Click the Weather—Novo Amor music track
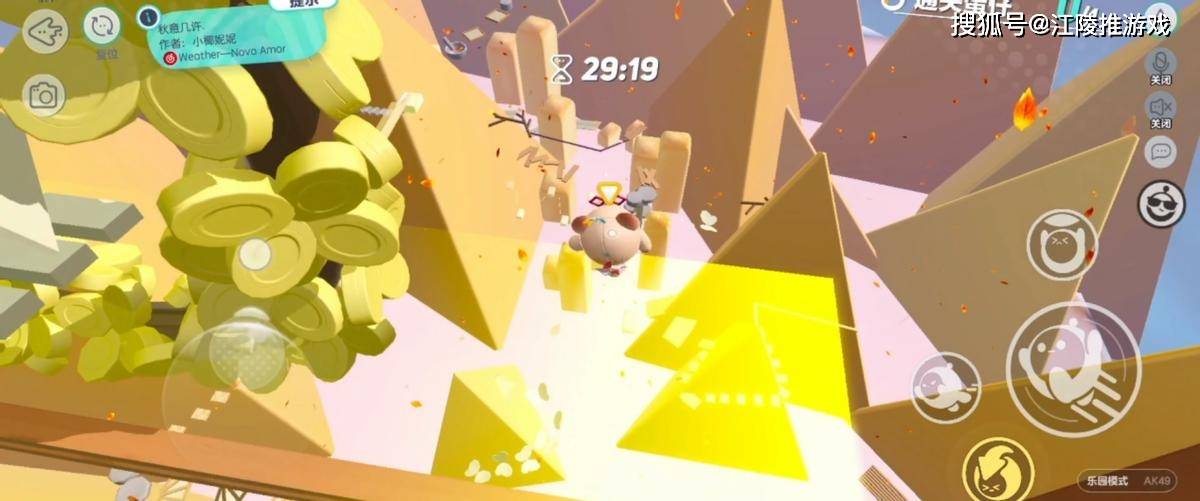Viewport: 1200px width, 501px height. (214, 59)
